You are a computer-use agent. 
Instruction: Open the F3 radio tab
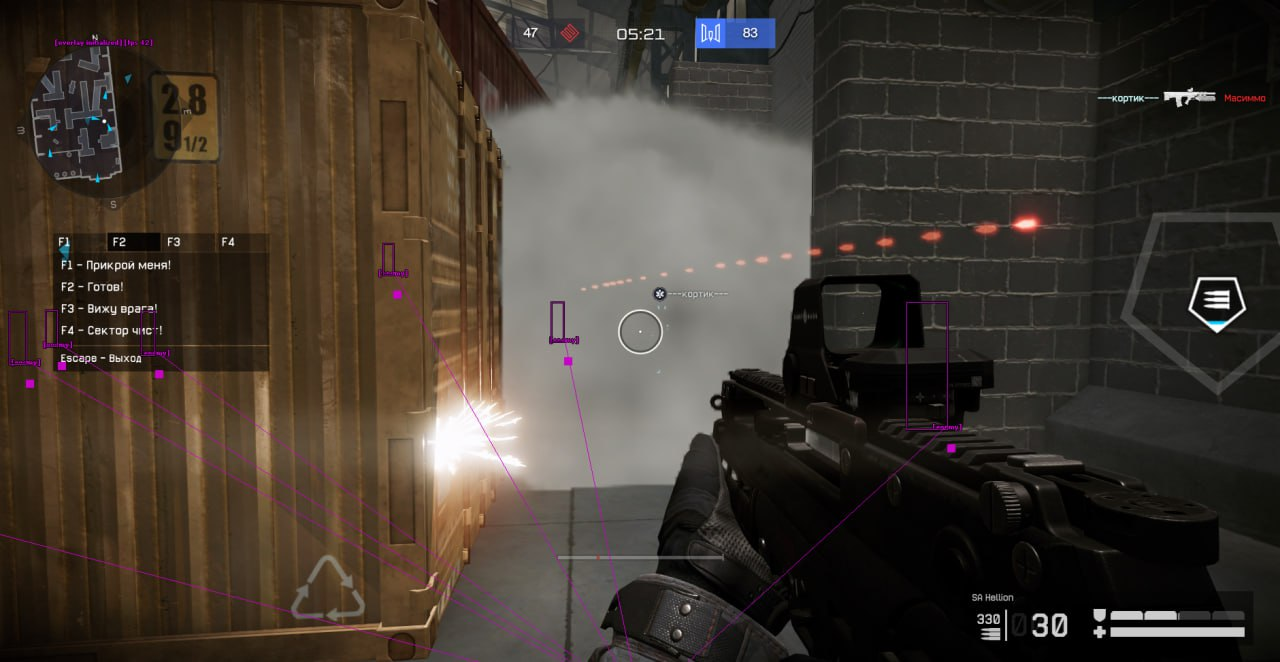pyautogui.click(x=174, y=242)
